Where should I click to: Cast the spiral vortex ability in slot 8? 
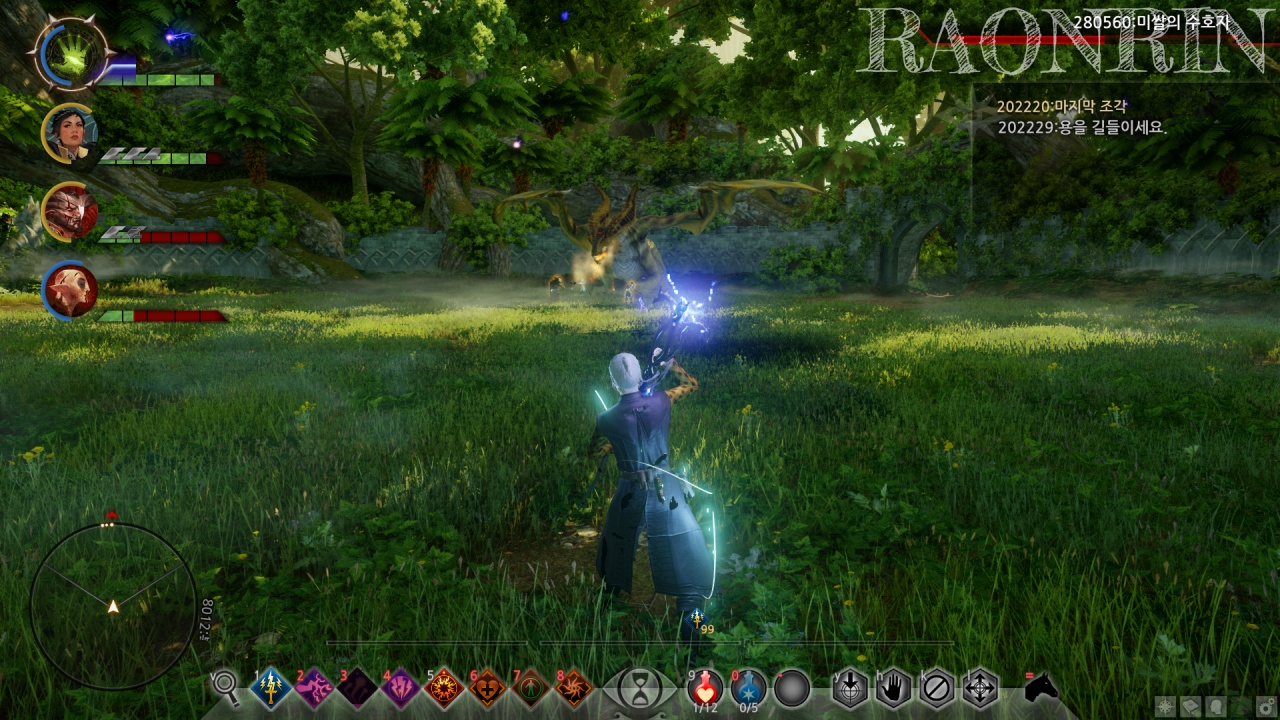(x=573, y=688)
